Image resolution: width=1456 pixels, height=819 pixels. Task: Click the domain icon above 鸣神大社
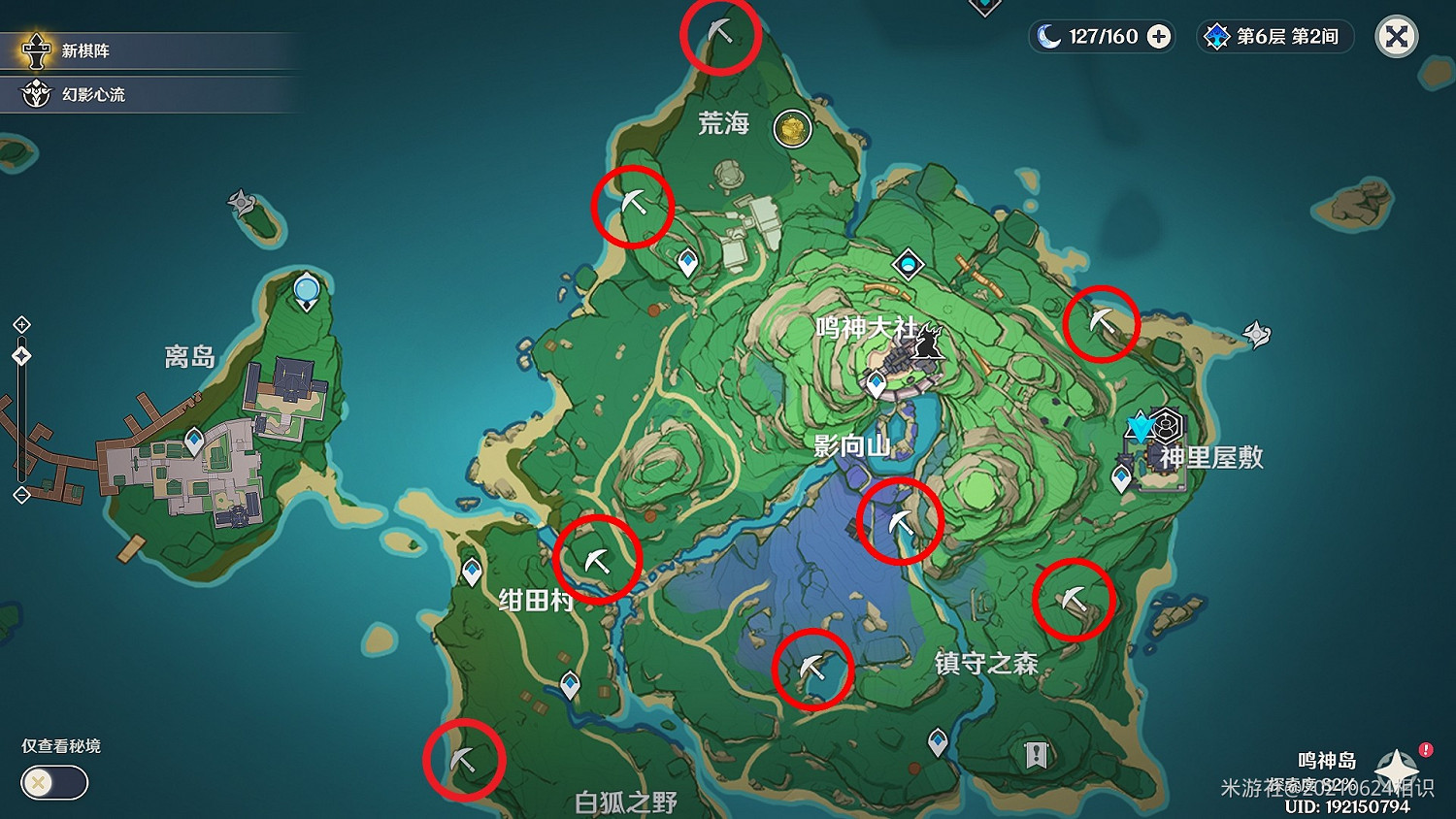[907, 263]
